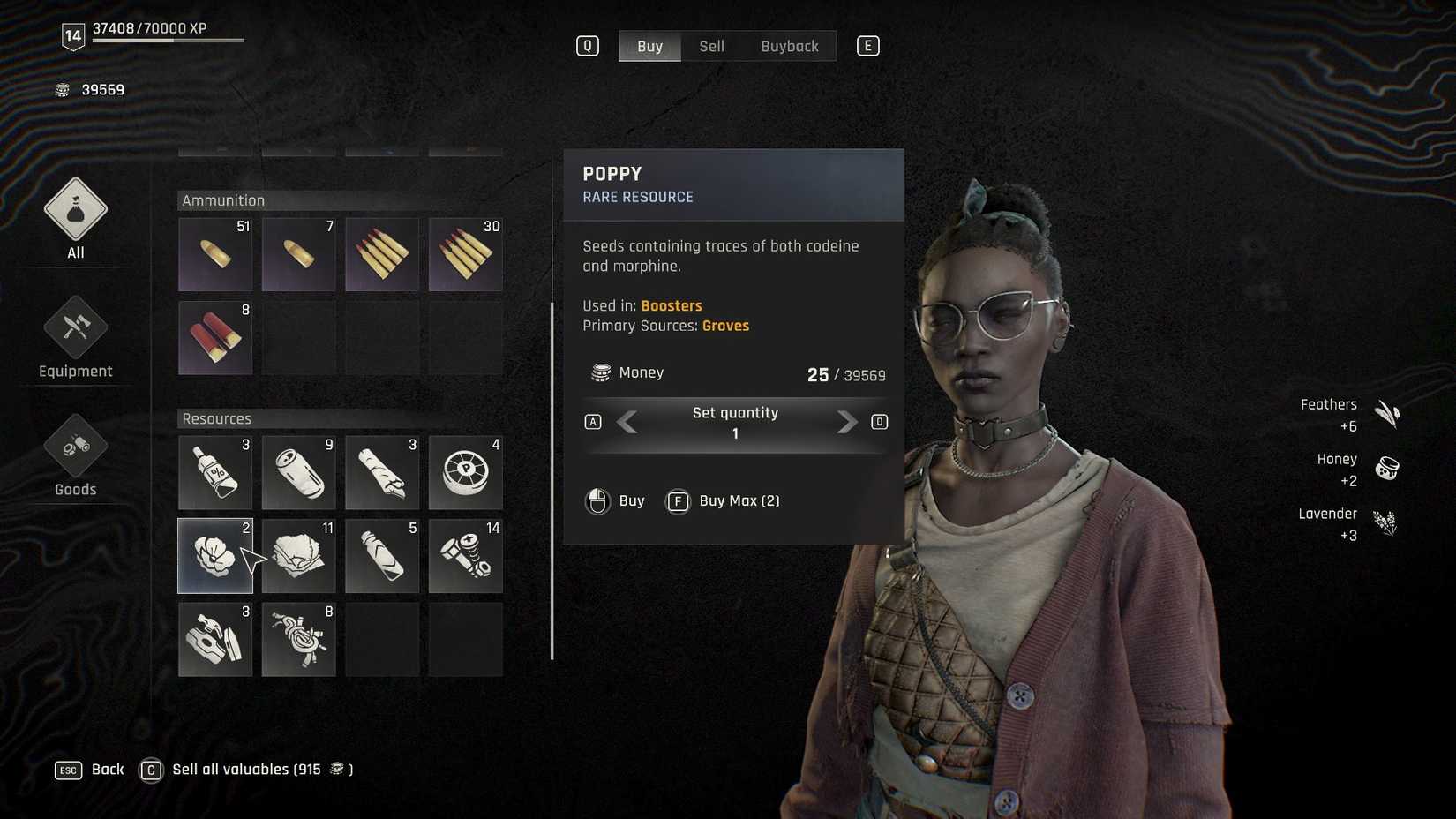Click the knotted string resource icon
This screenshot has height=819, width=1456.
click(x=298, y=639)
